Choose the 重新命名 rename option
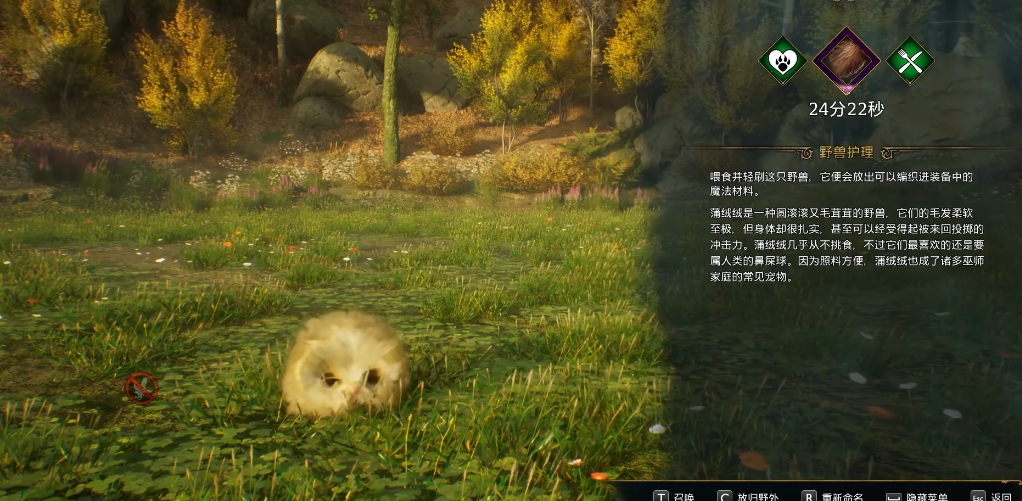The height and width of the screenshot is (501, 1022). click(x=842, y=495)
